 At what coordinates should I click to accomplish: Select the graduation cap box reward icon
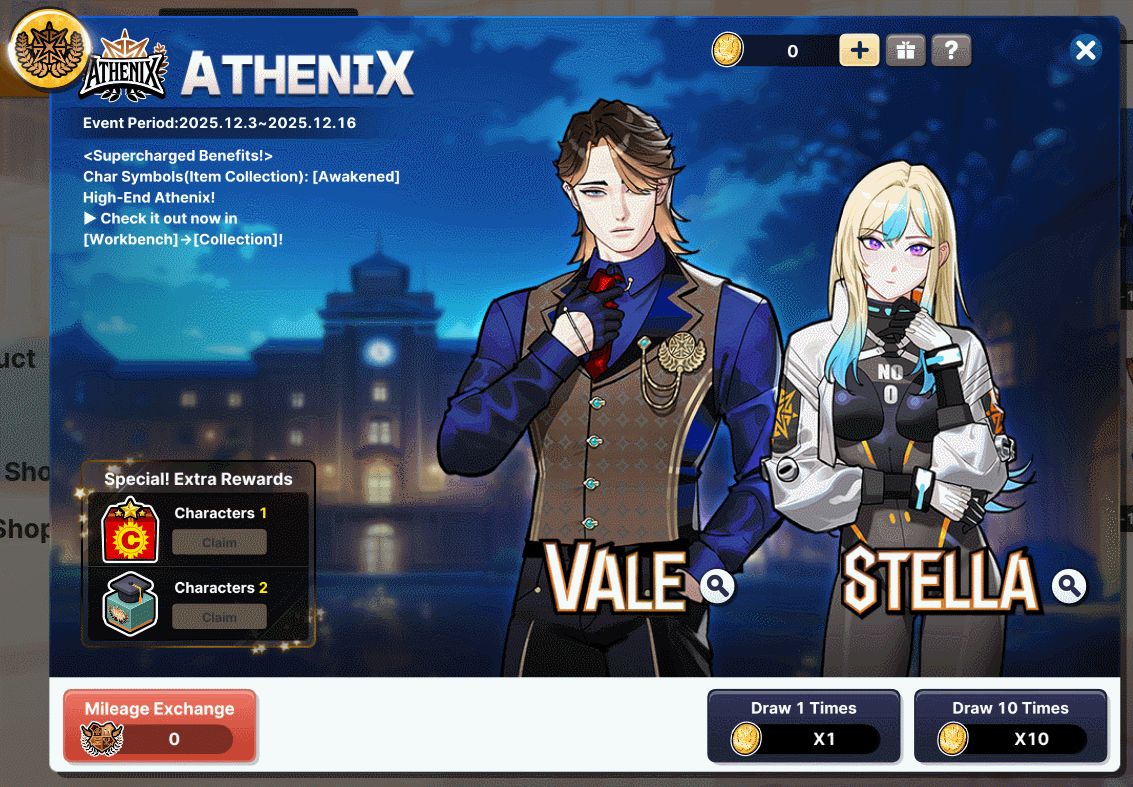[131, 604]
